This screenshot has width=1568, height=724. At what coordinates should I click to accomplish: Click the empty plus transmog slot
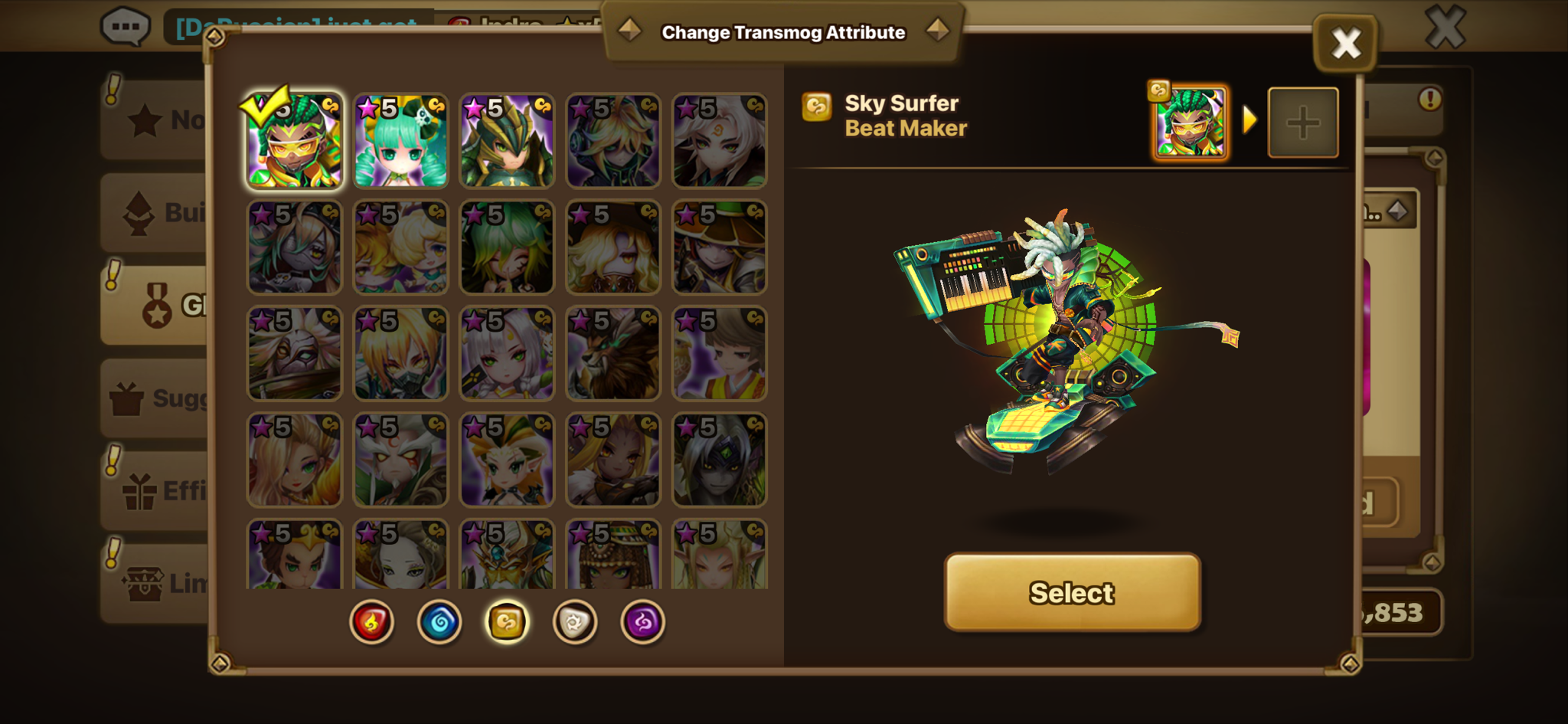1303,123
